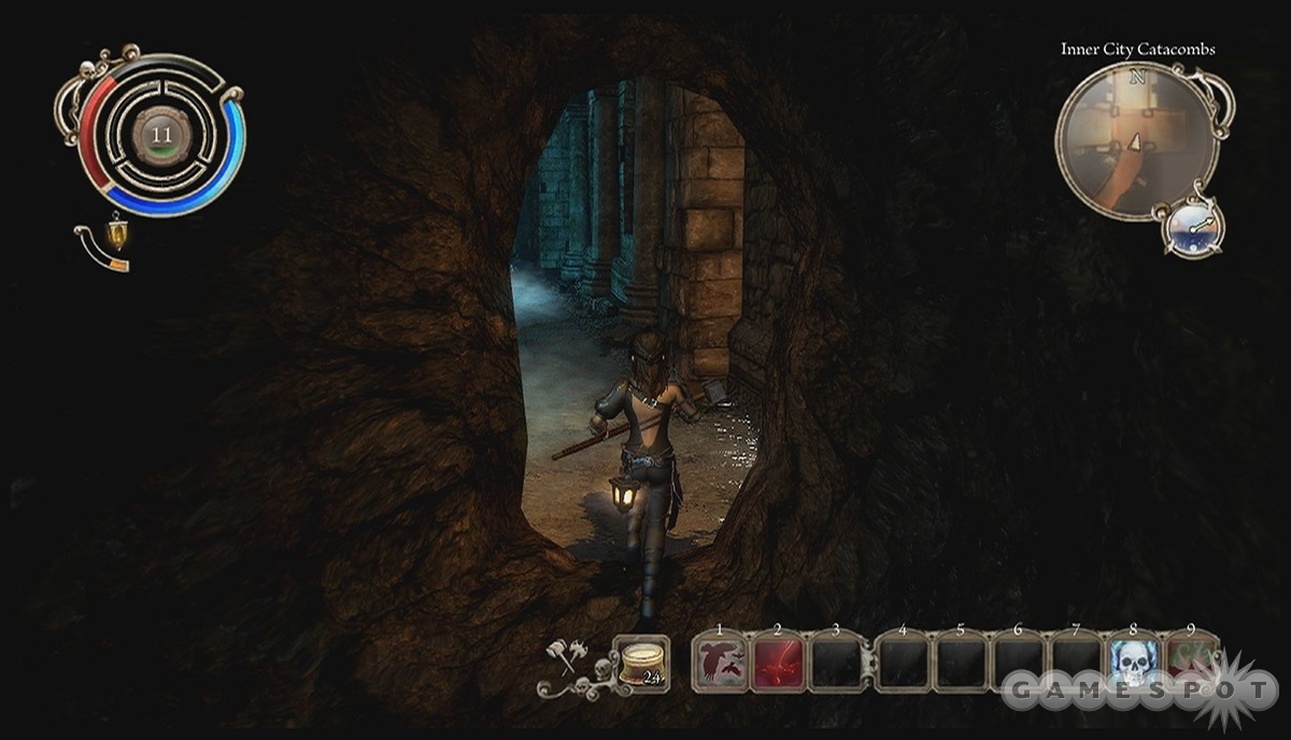Toggle the lantern icon
Image resolution: width=1291 pixels, height=740 pixels.
[117, 234]
